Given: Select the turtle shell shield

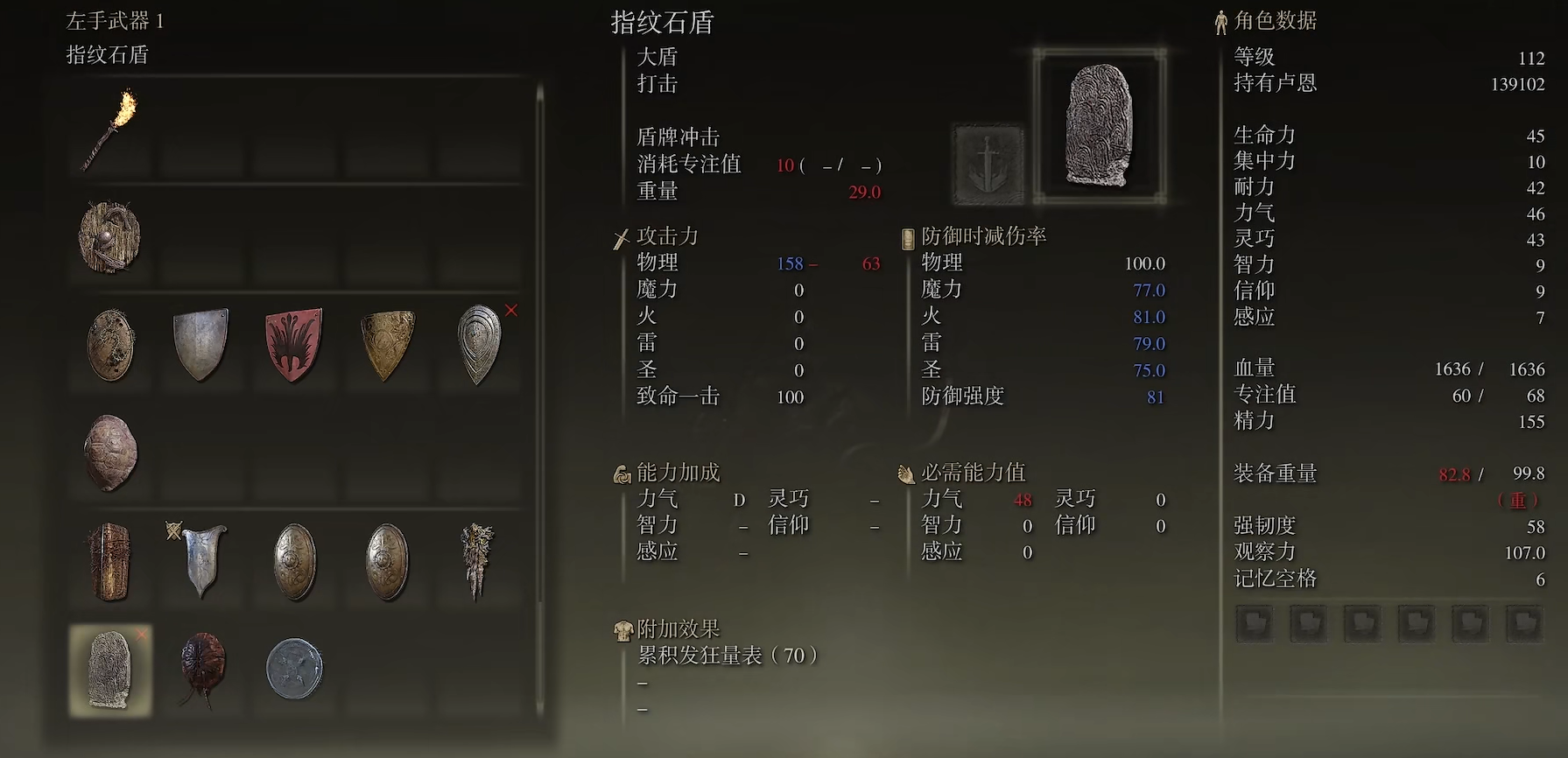Looking at the screenshot, I should [x=109, y=453].
